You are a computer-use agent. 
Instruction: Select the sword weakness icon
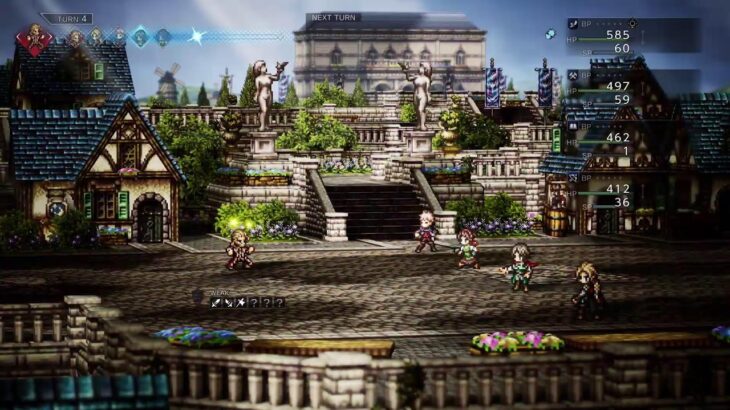pyautogui.click(x=215, y=301)
